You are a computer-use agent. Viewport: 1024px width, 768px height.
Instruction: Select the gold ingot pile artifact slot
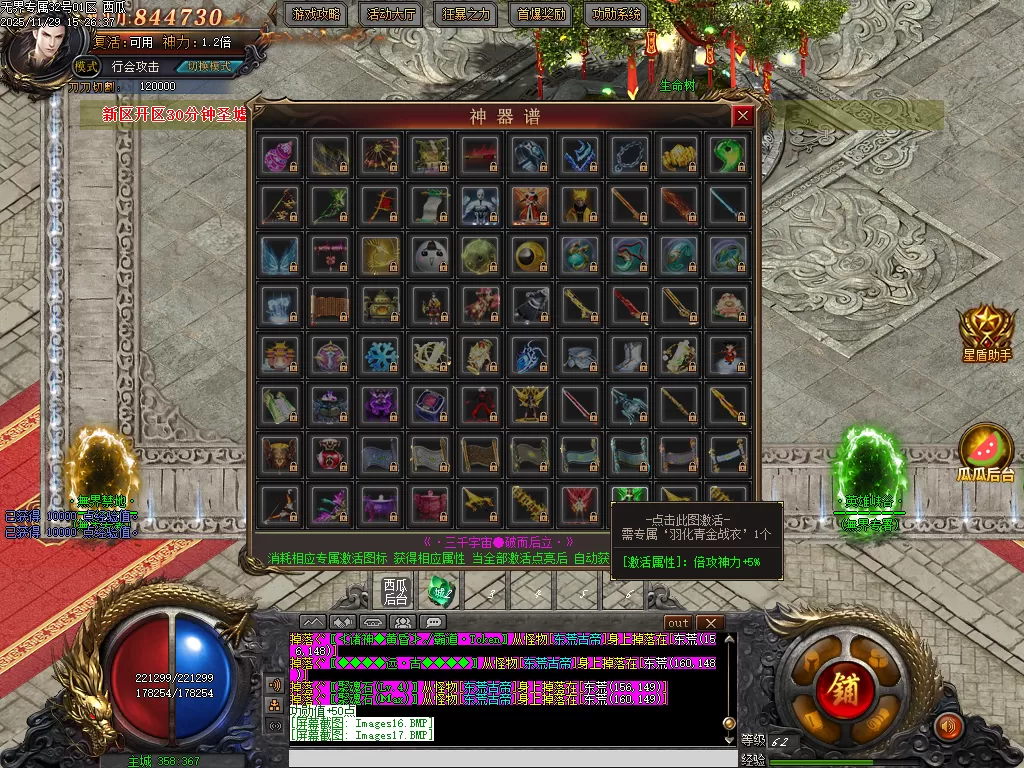coord(678,155)
